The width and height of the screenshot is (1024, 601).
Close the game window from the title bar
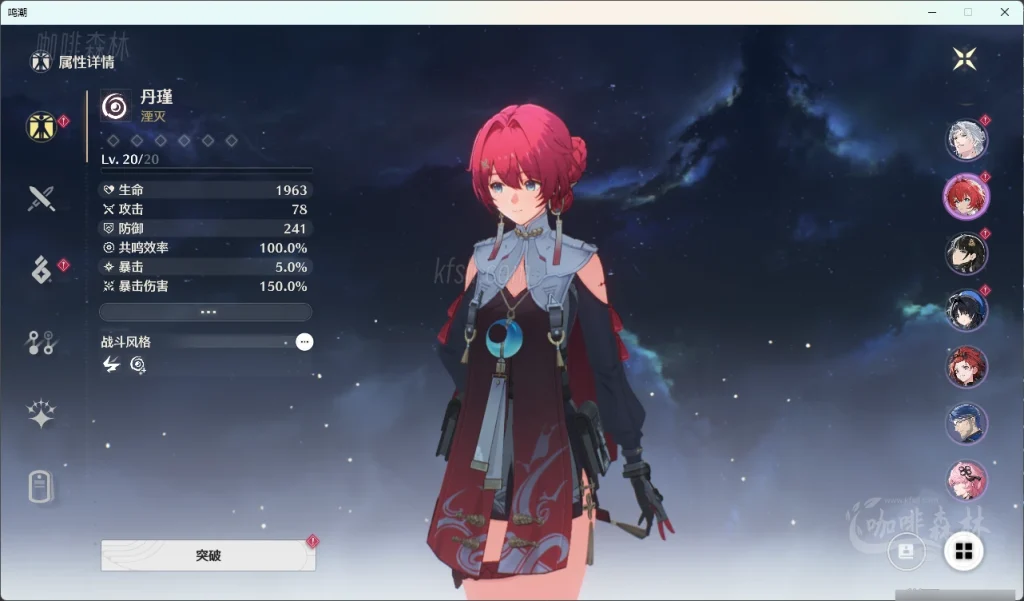coord(1004,12)
